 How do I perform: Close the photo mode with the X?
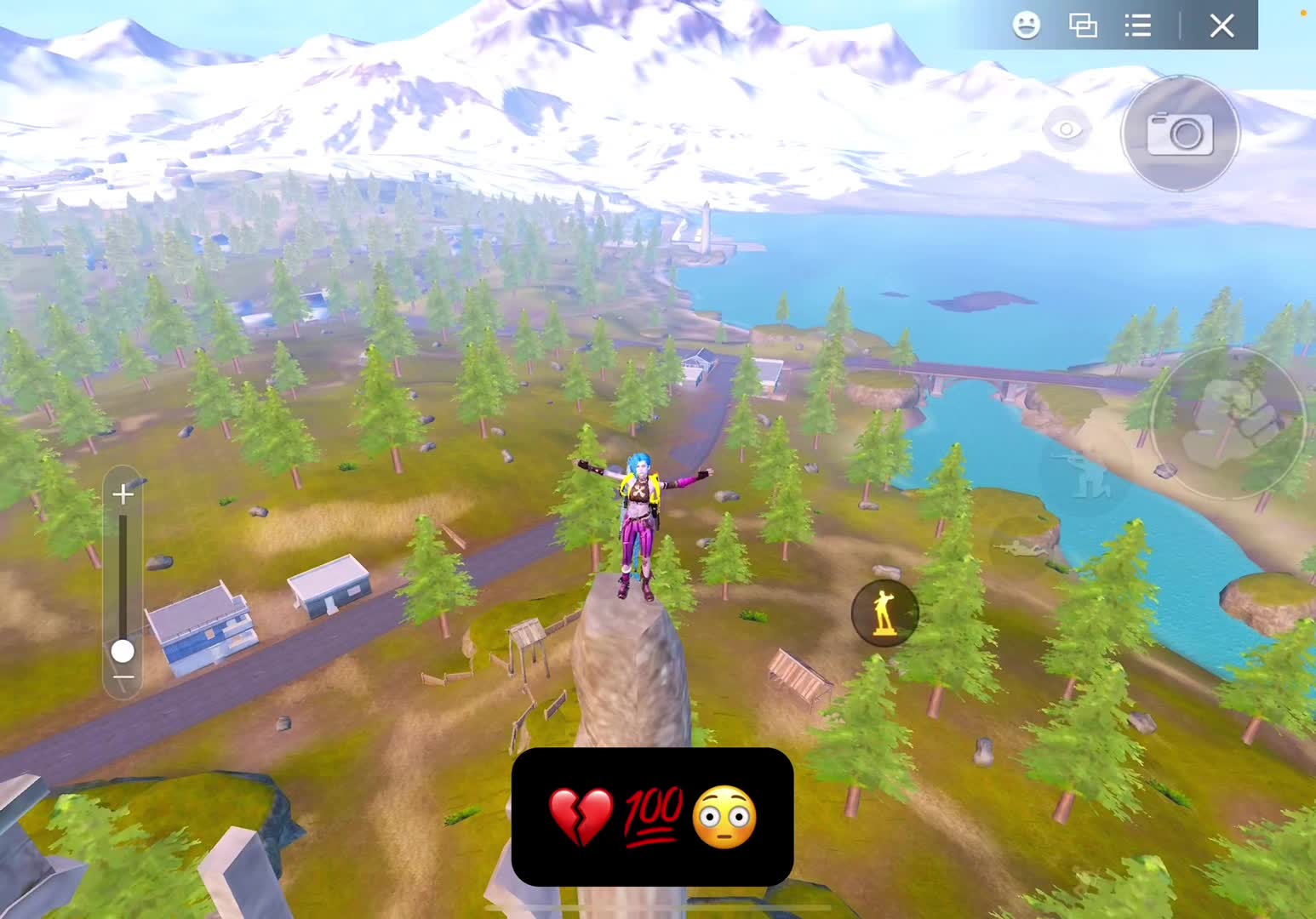[x=1222, y=26]
